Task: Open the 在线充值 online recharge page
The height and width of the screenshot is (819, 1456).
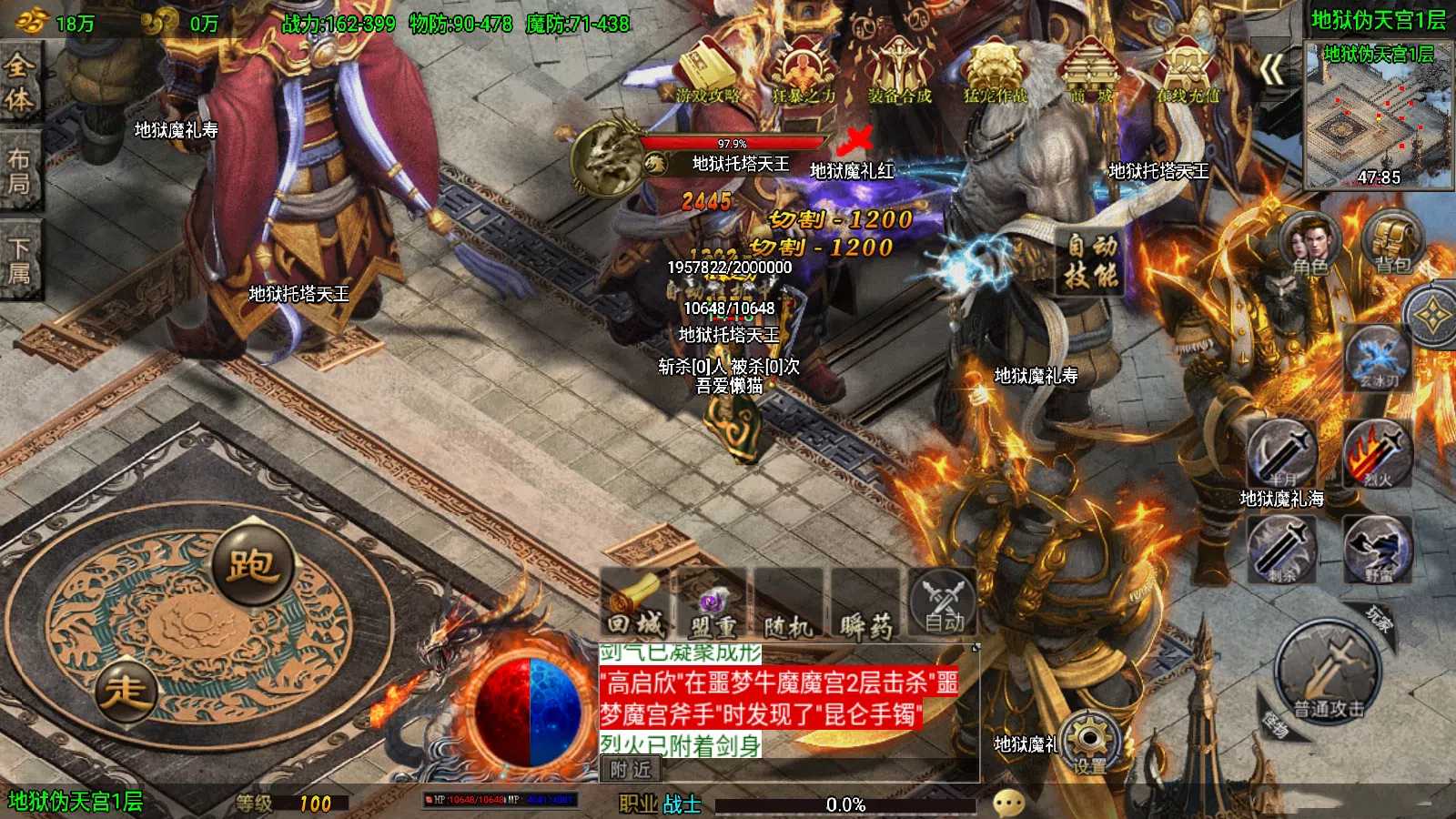Action: pos(1187,71)
